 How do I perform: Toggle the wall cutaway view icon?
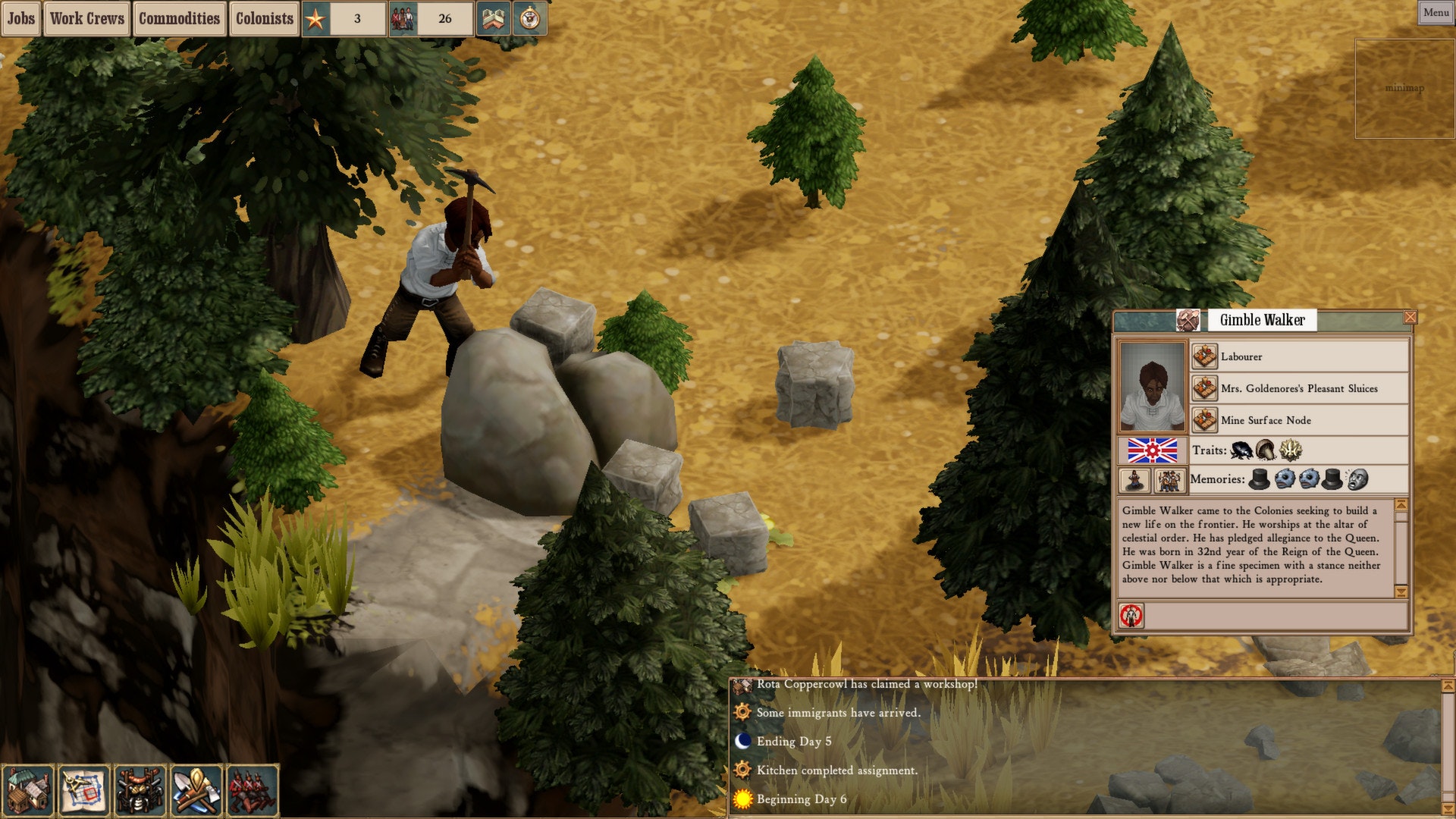(x=492, y=18)
